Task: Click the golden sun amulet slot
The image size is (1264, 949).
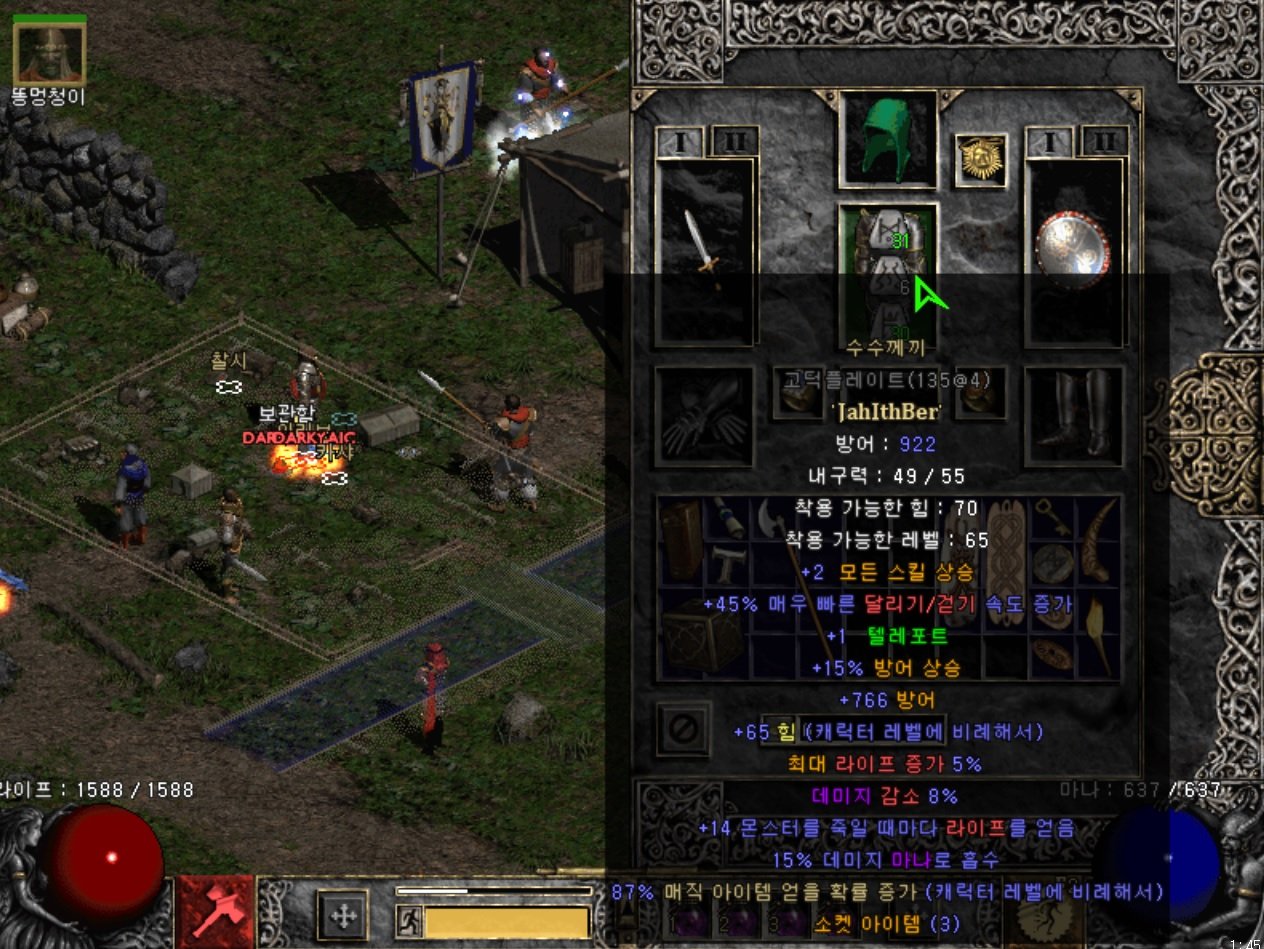Action: [980, 160]
